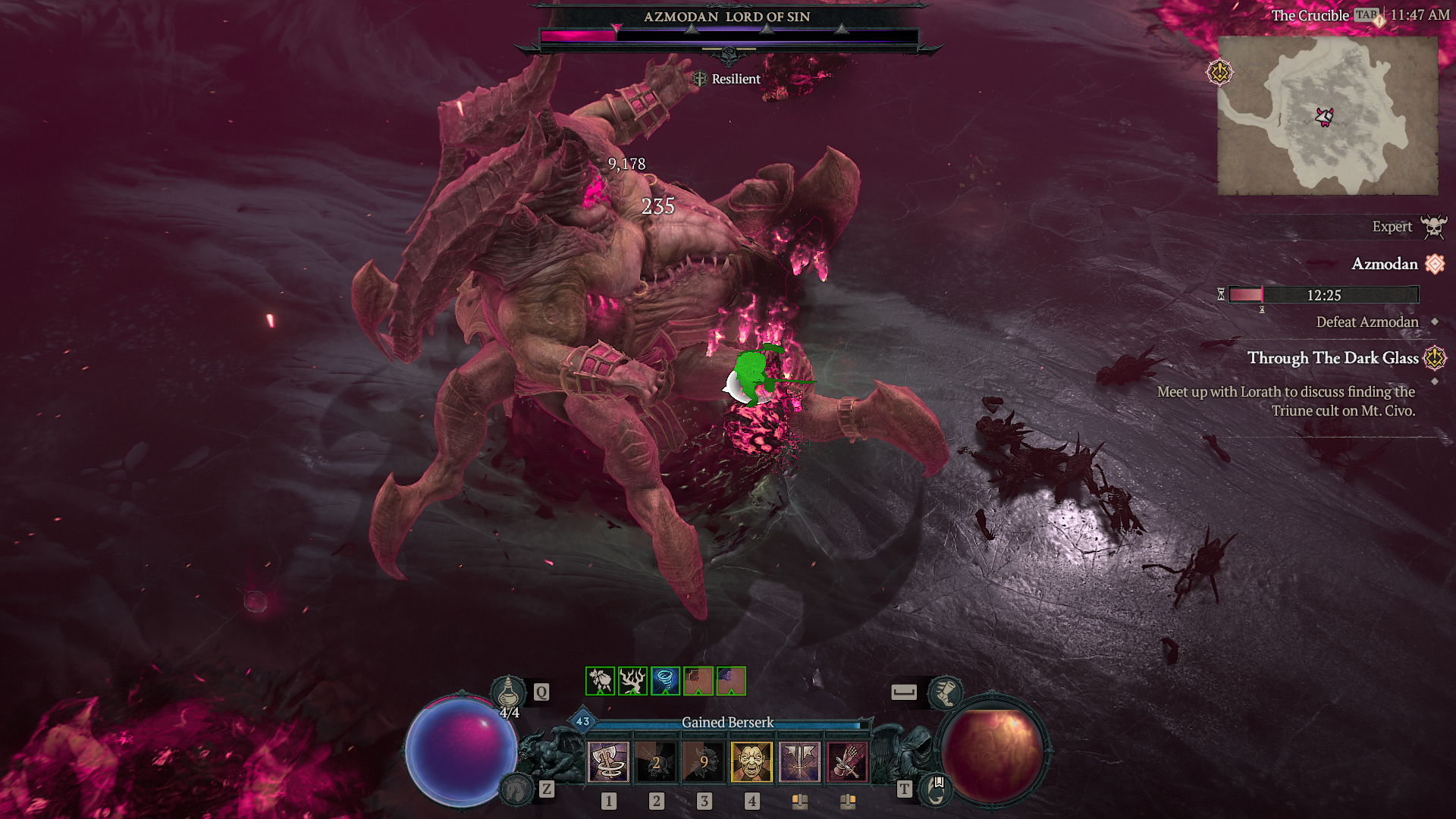The height and width of the screenshot is (819, 1456).
Task: Trigger the helmeted warrior shout skill
Action: coord(704,761)
